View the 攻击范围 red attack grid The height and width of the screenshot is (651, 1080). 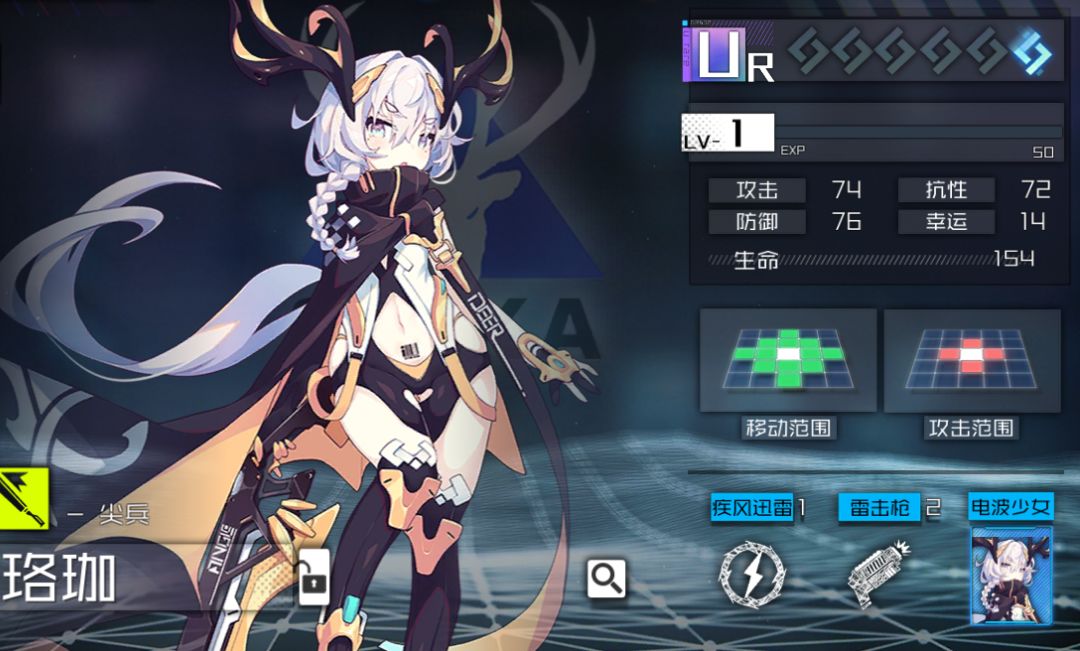tap(971, 360)
